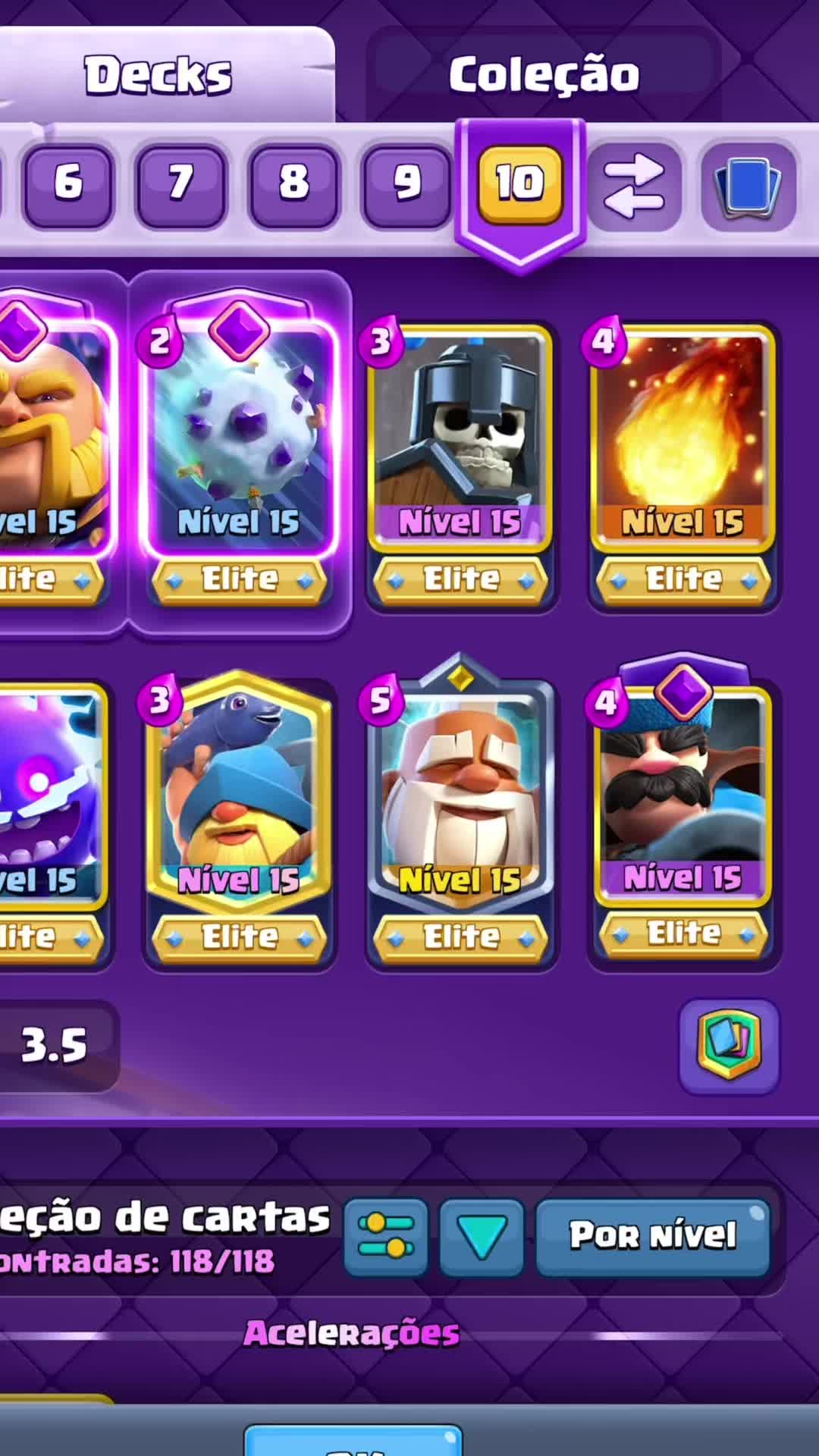
Task: Open the tower troop shield button
Action: pyautogui.click(x=730, y=1046)
